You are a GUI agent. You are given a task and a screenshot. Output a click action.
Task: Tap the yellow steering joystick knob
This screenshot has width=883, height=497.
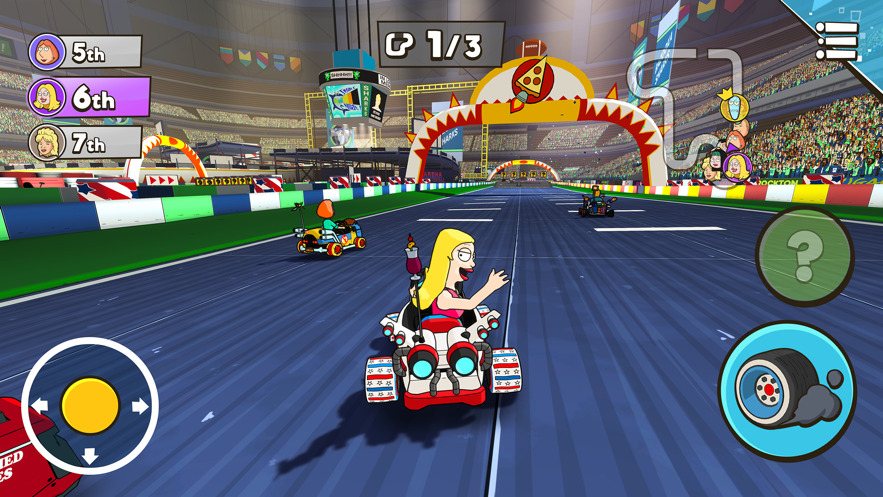(90, 405)
